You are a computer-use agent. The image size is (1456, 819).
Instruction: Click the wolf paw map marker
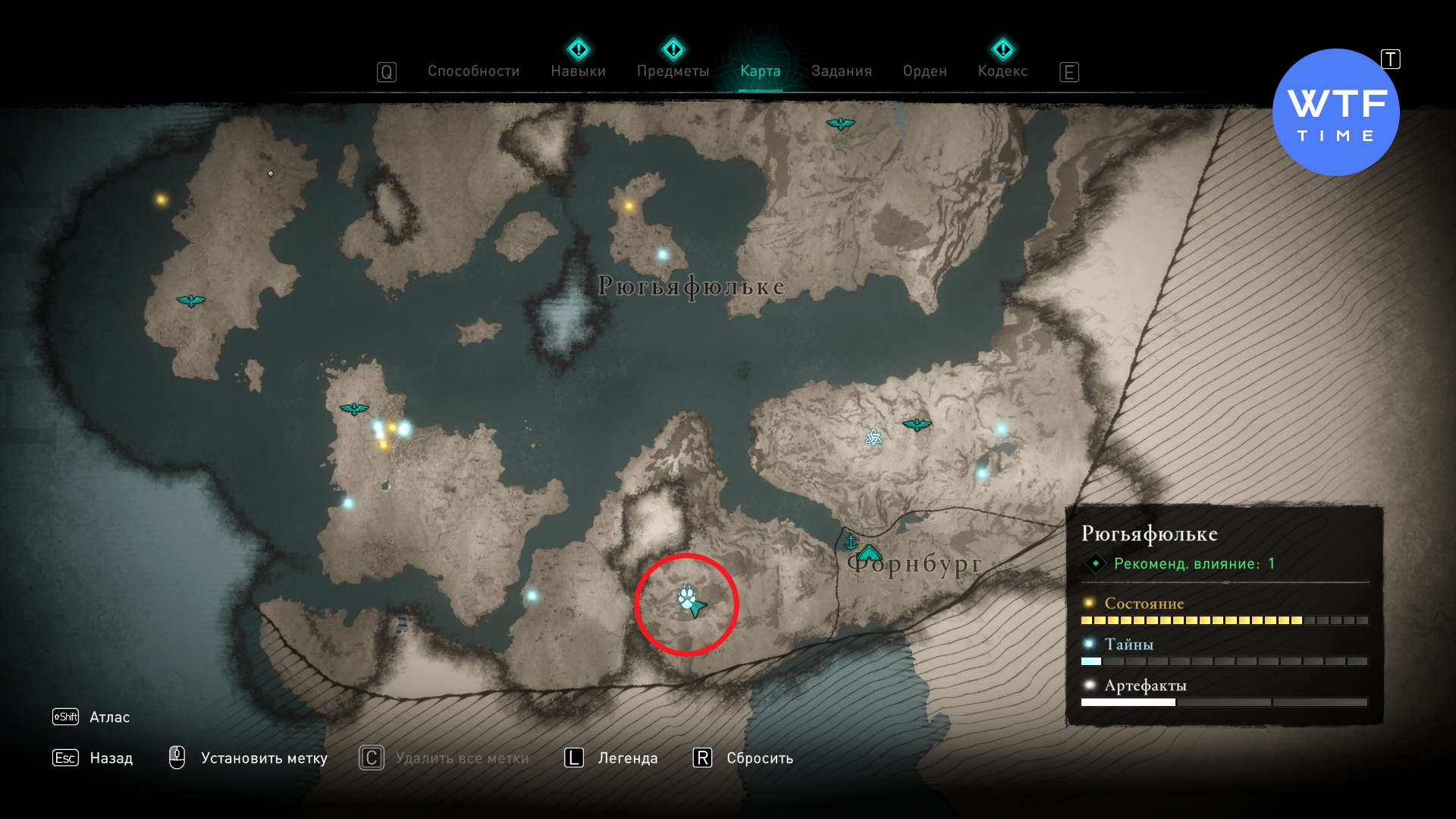click(686, 598)
